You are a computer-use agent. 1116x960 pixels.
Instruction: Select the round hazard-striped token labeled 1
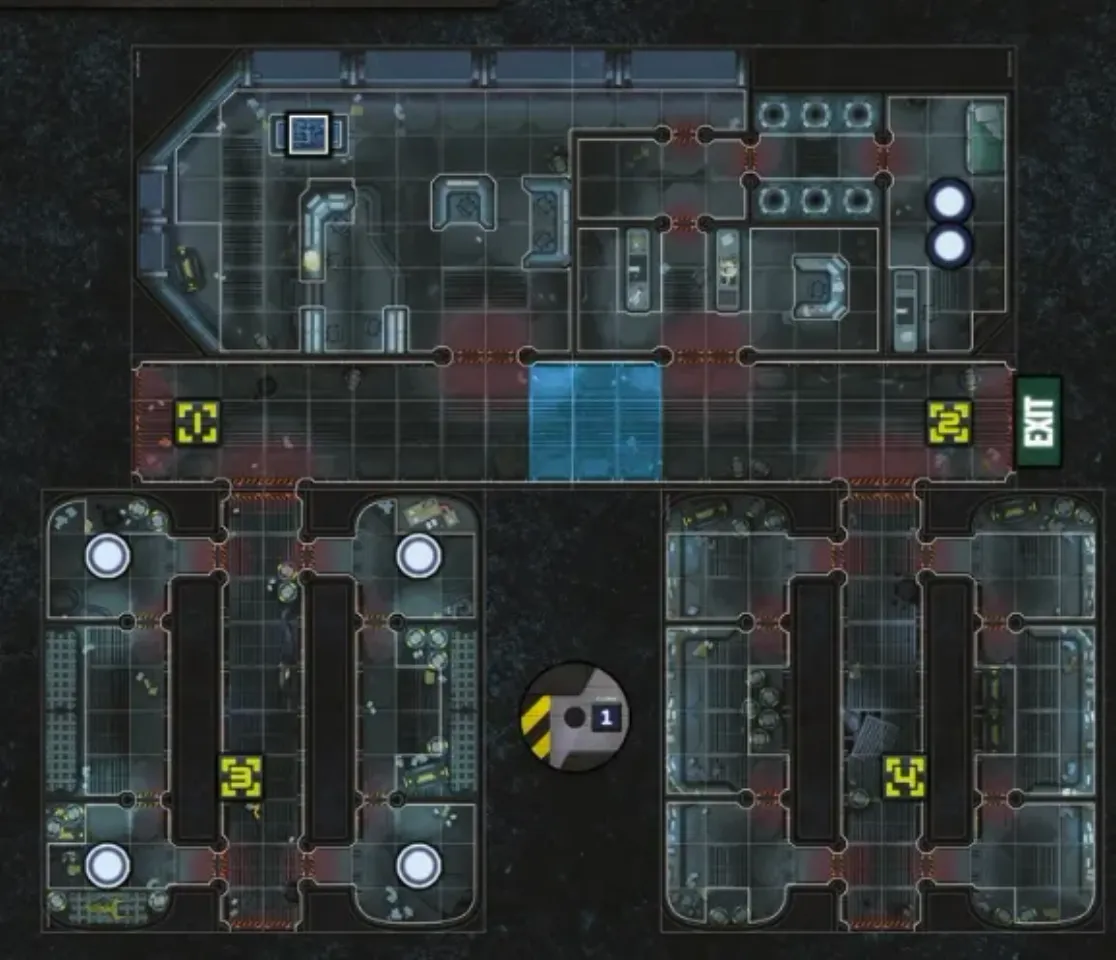tap(576, 717)
